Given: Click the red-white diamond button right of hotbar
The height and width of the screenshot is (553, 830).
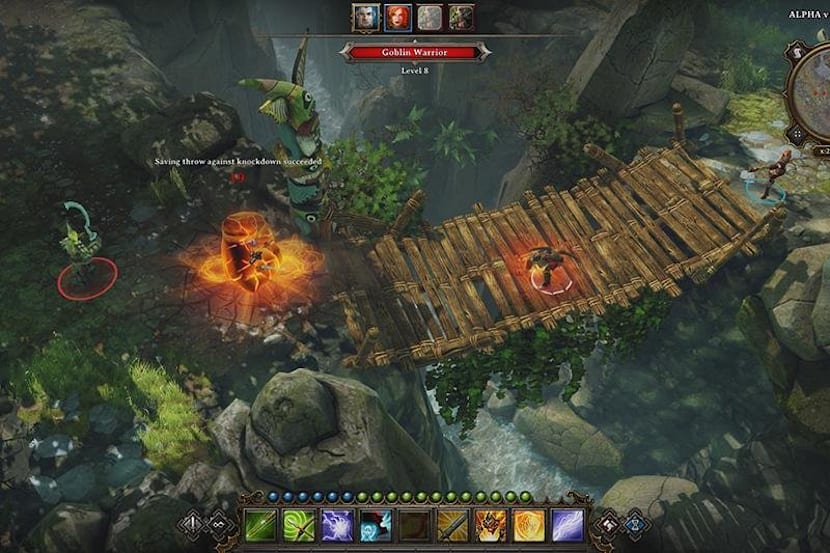Looking at the screenshot, I should click(606, 525).
